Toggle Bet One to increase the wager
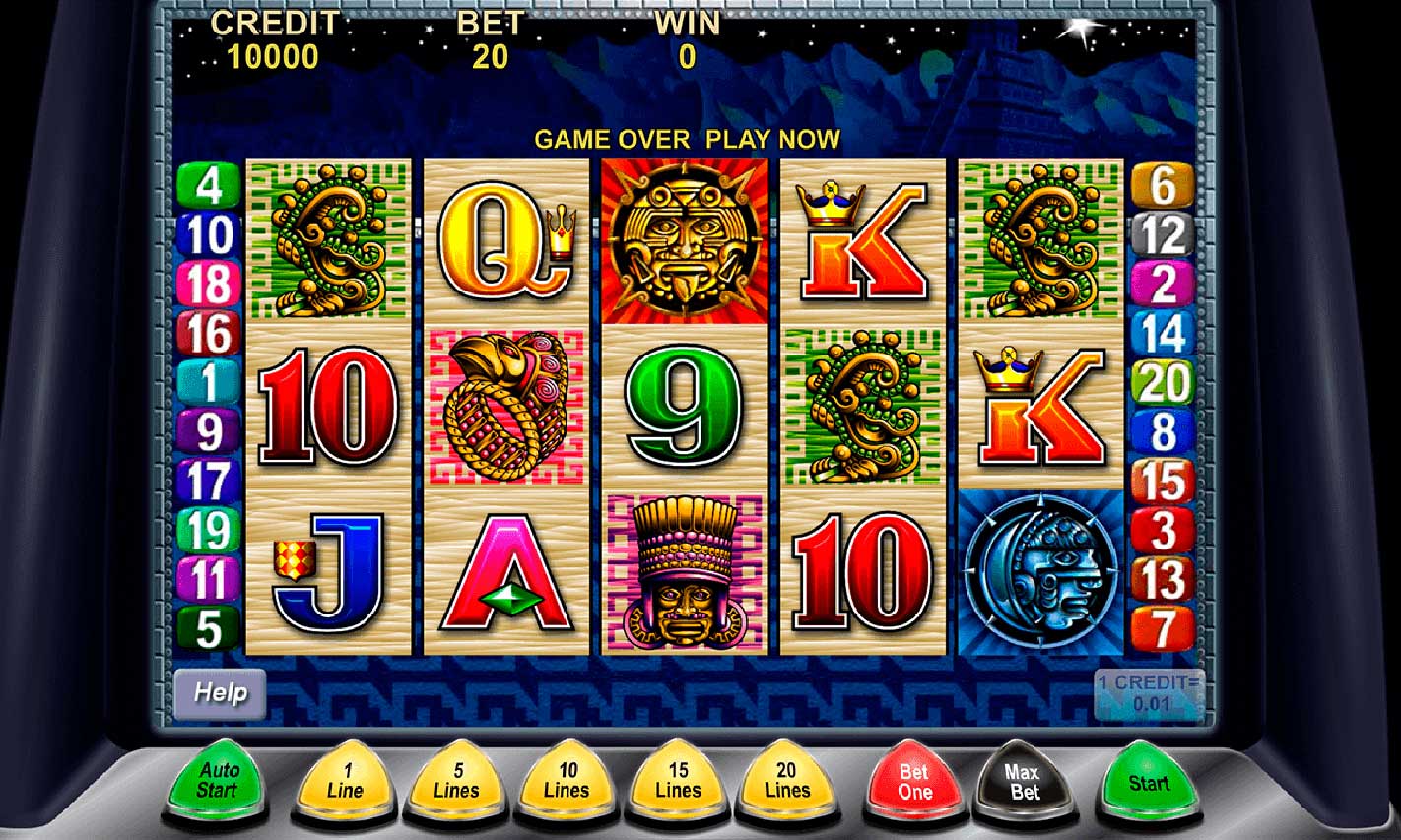 (912, 779)
